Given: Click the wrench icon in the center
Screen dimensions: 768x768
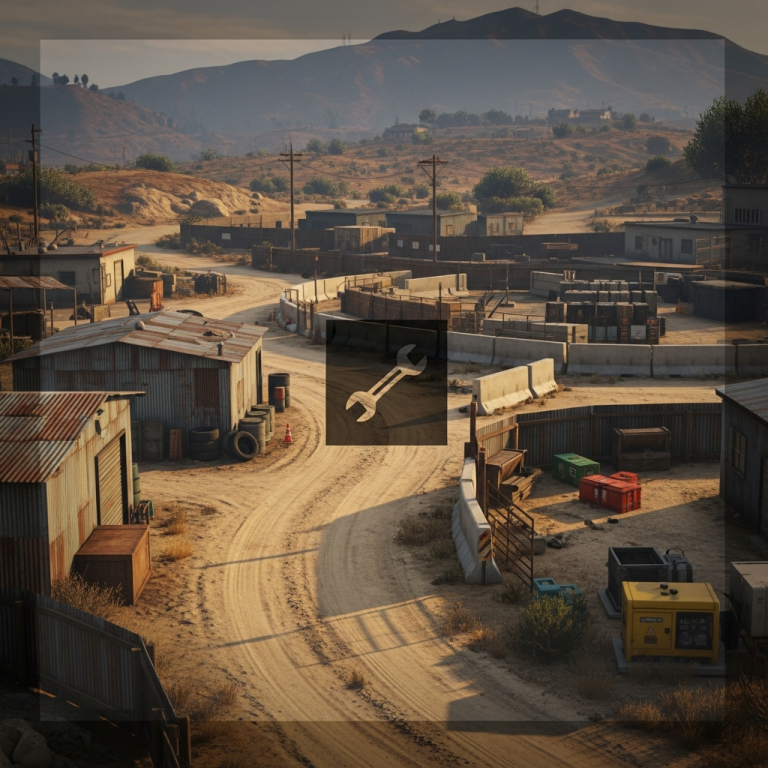Looking at the screenshot, I should tap(386, 382).
